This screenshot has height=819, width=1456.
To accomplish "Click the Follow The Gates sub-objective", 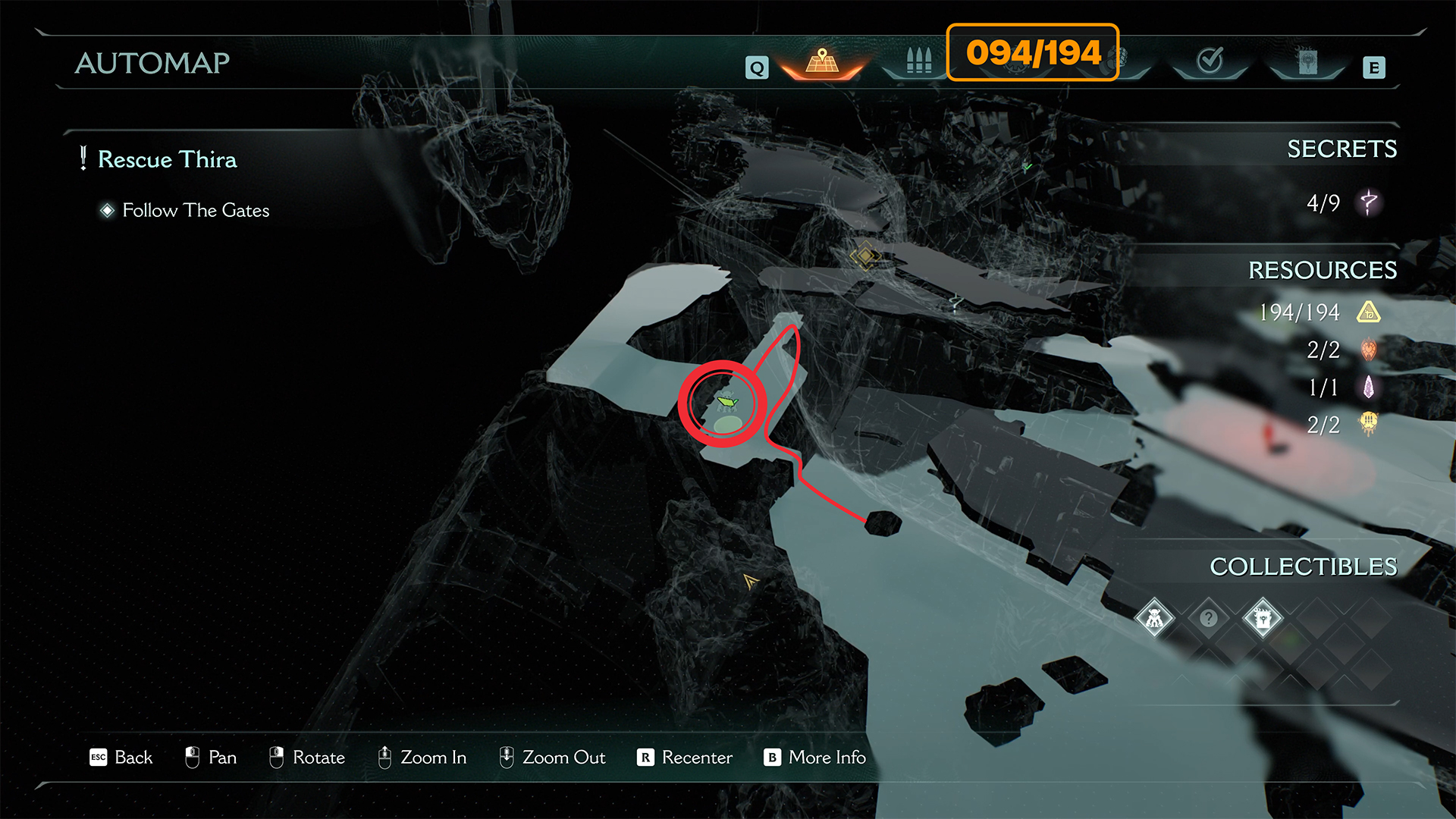I will (x=196, y=211).
